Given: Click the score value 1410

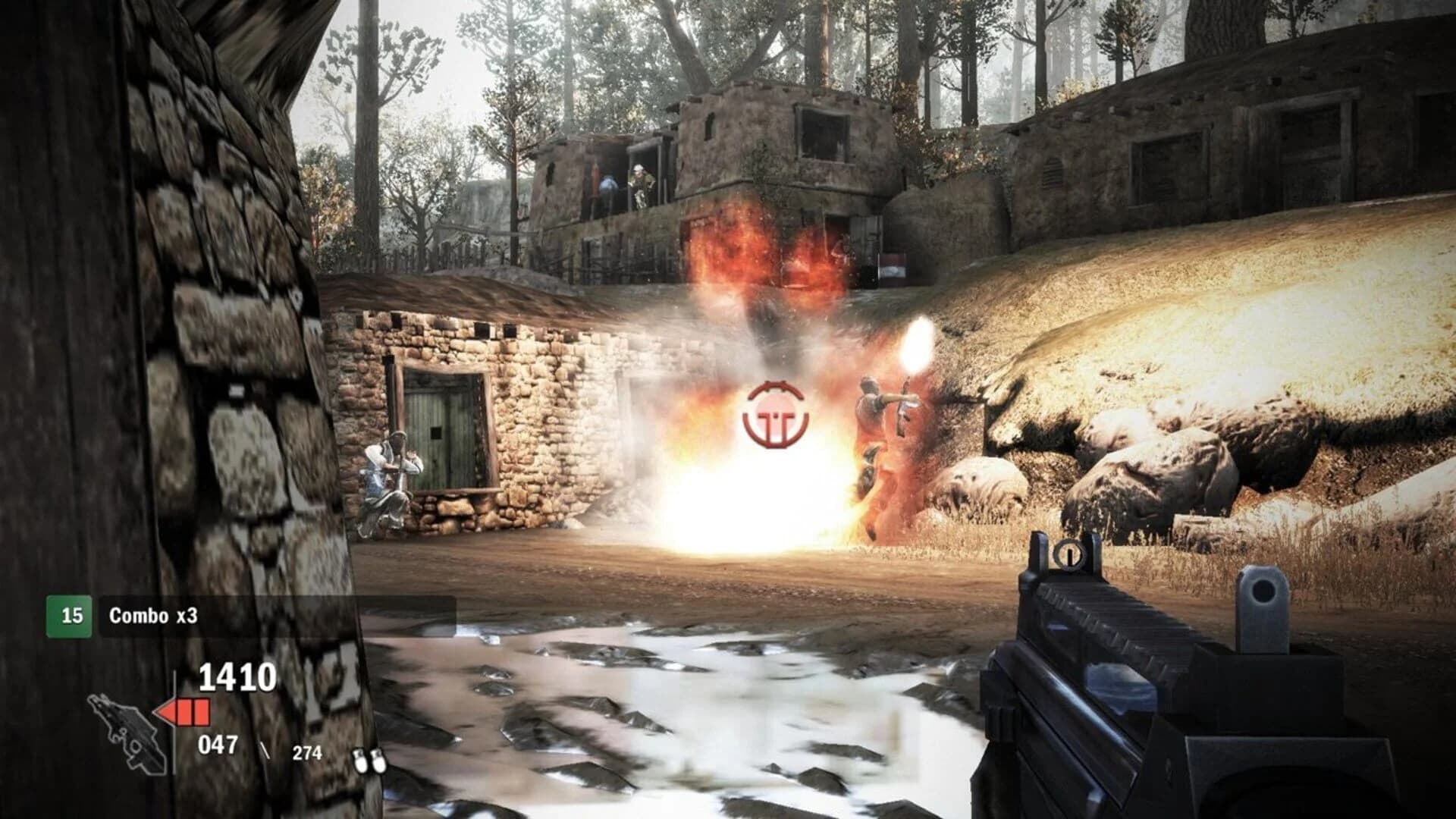Looking at the screenshot, I should [237, 676].
